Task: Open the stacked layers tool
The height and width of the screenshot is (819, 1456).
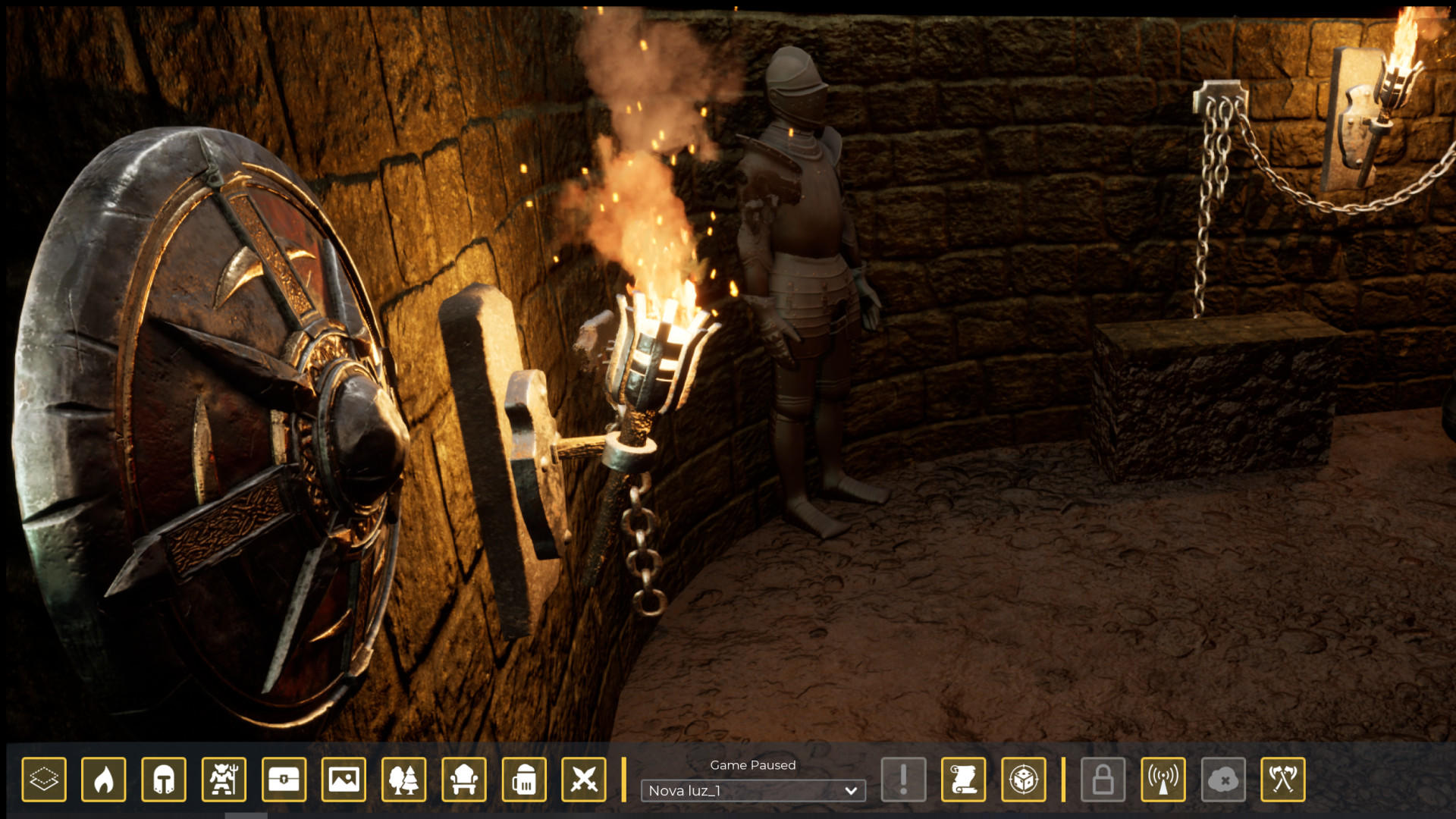Action: point(44,779)
